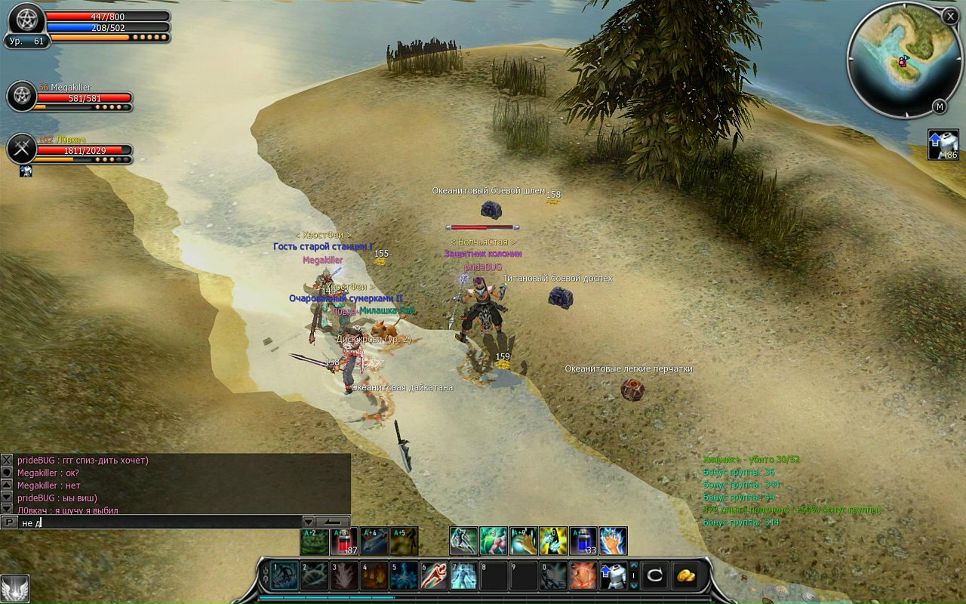The height and width of the screenshot is (604, 966).
Task: Select the armor upgrade buff icon below minimap
Action: coord(942,144)
